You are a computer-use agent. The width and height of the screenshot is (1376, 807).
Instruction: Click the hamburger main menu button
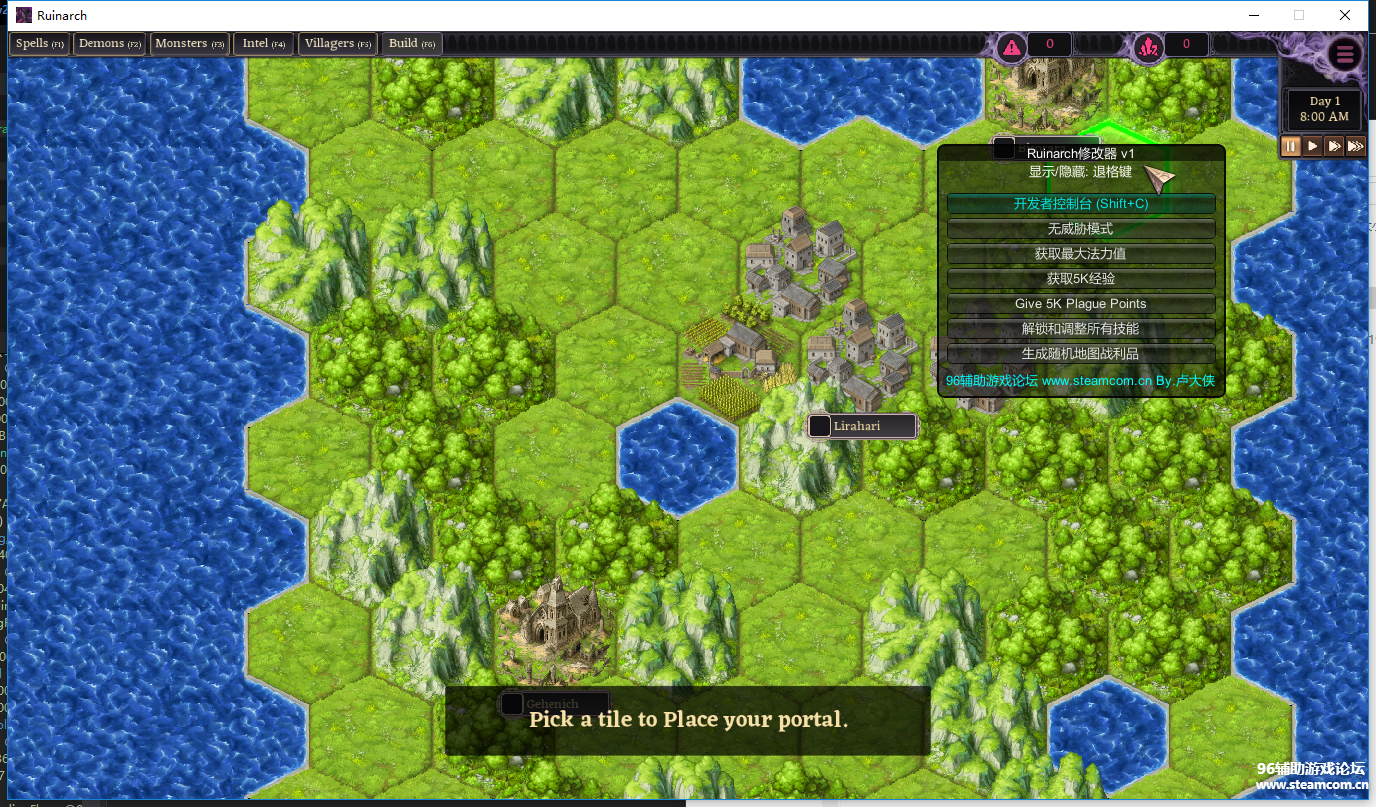click(x=1345, y=54)
